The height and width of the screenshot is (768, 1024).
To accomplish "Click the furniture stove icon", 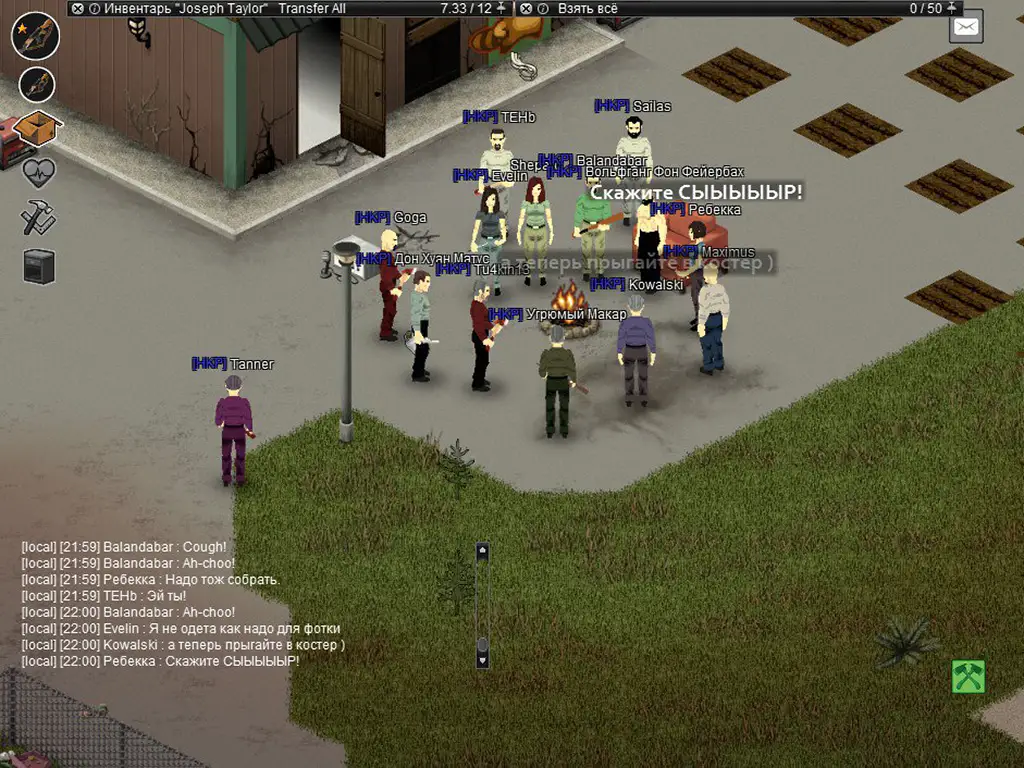I will tap(39, 266).
